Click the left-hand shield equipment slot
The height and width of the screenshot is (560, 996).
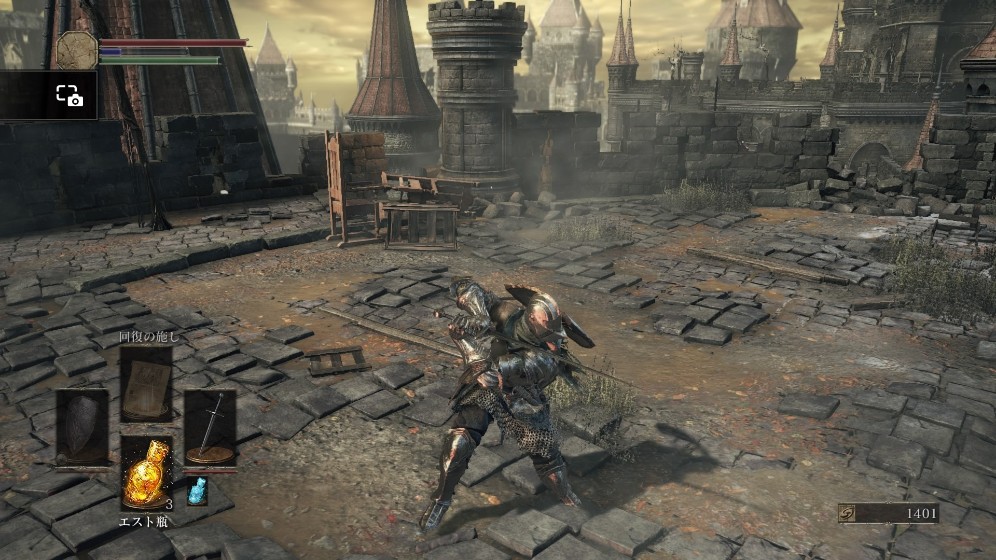(82, 427)
